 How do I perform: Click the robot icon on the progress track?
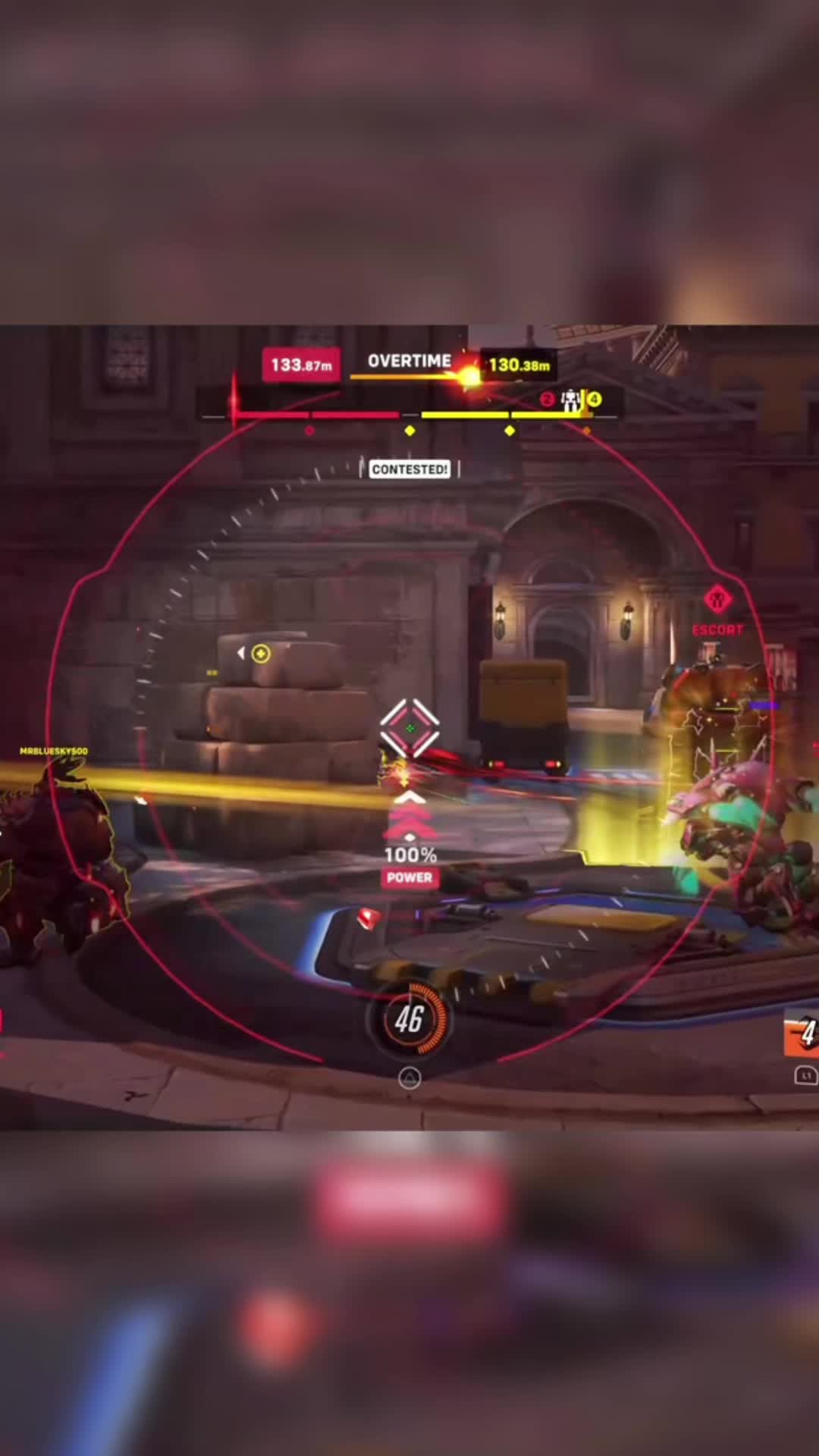point(570,400)
